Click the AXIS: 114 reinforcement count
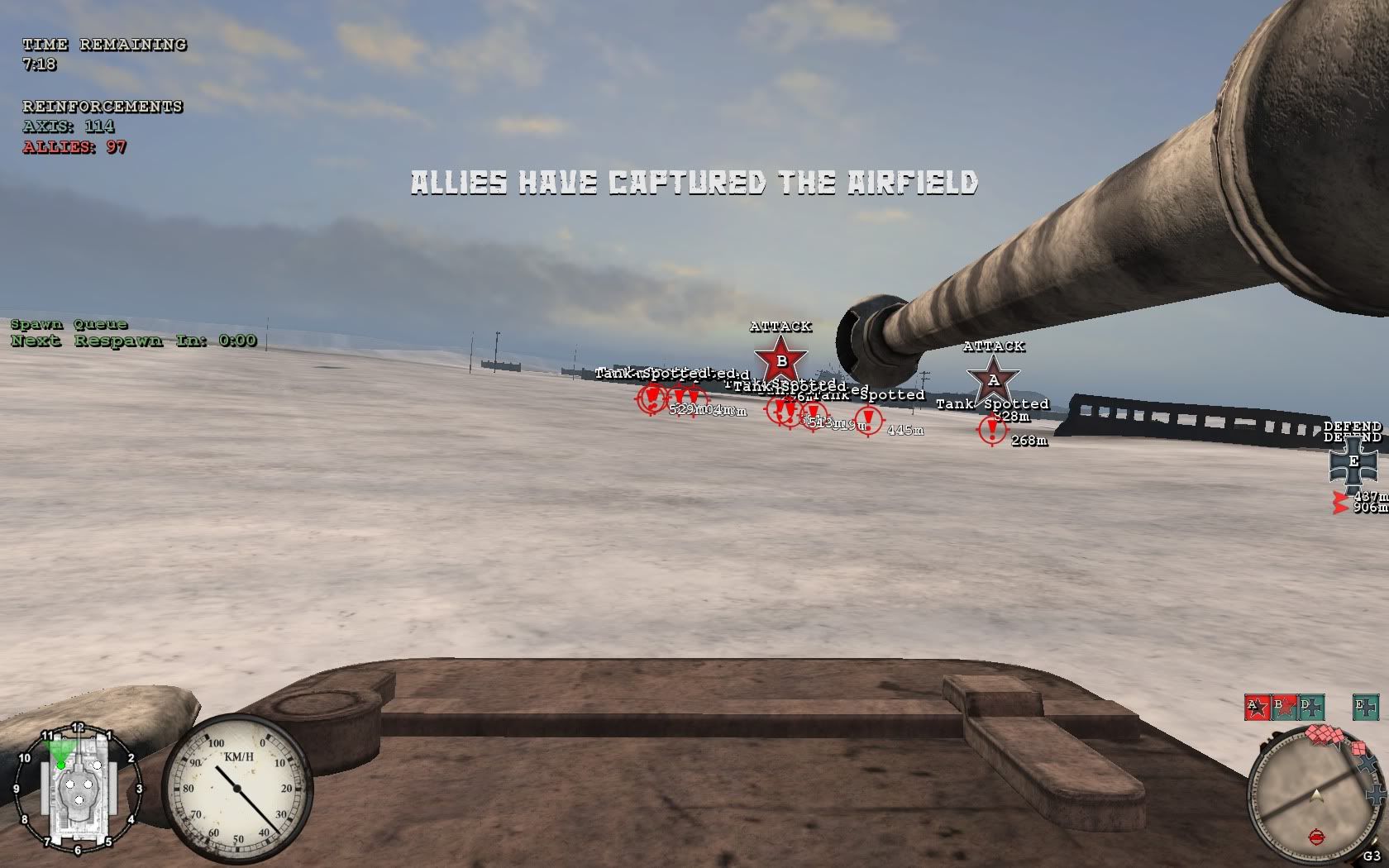Screen dimensions: 1389x868 click(x=68, y=126)
